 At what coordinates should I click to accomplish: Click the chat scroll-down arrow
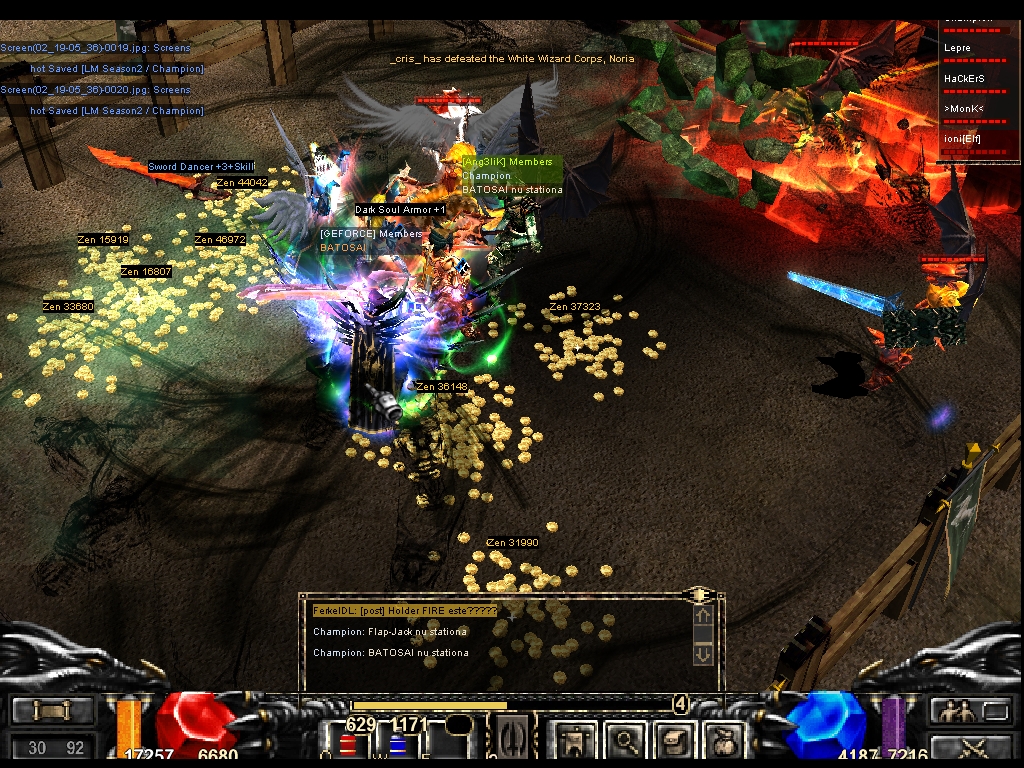coord(703,654)
